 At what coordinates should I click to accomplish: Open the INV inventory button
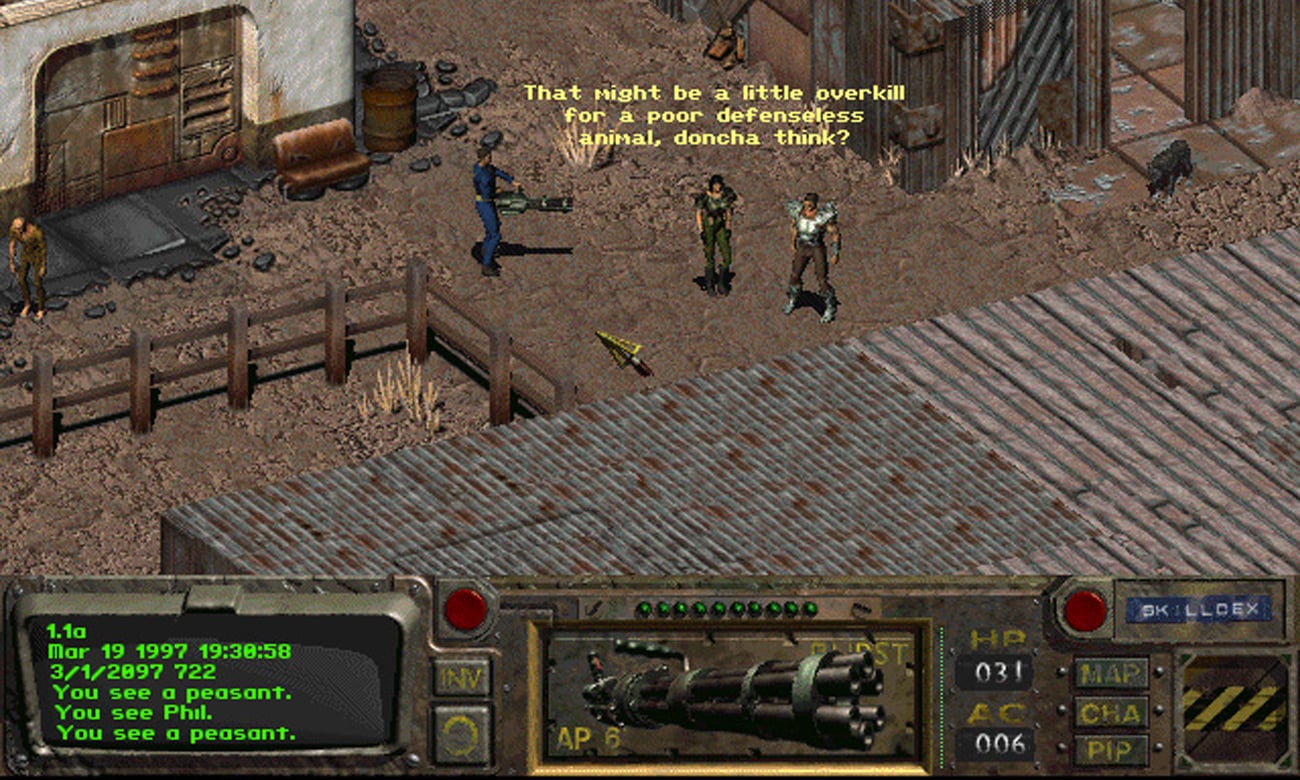[461, 677]
